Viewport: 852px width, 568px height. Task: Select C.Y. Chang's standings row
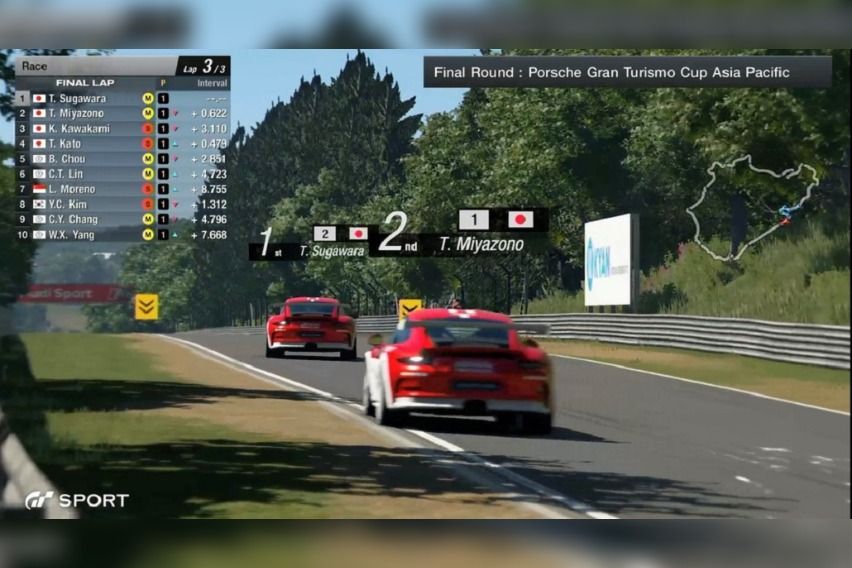[x=122, y=219]
